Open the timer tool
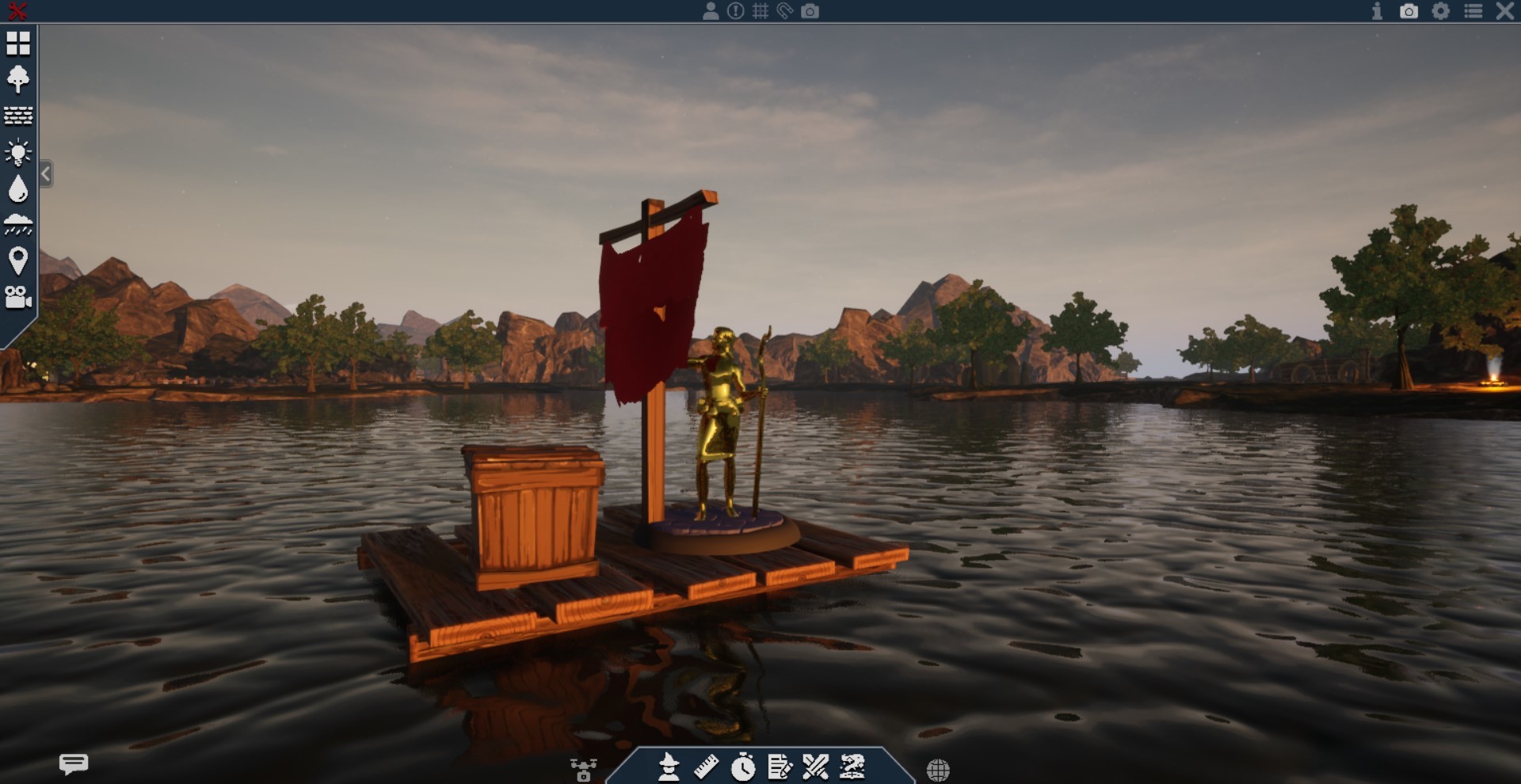Viewport: 1521px width, 784px height. (x=743, y=768)
